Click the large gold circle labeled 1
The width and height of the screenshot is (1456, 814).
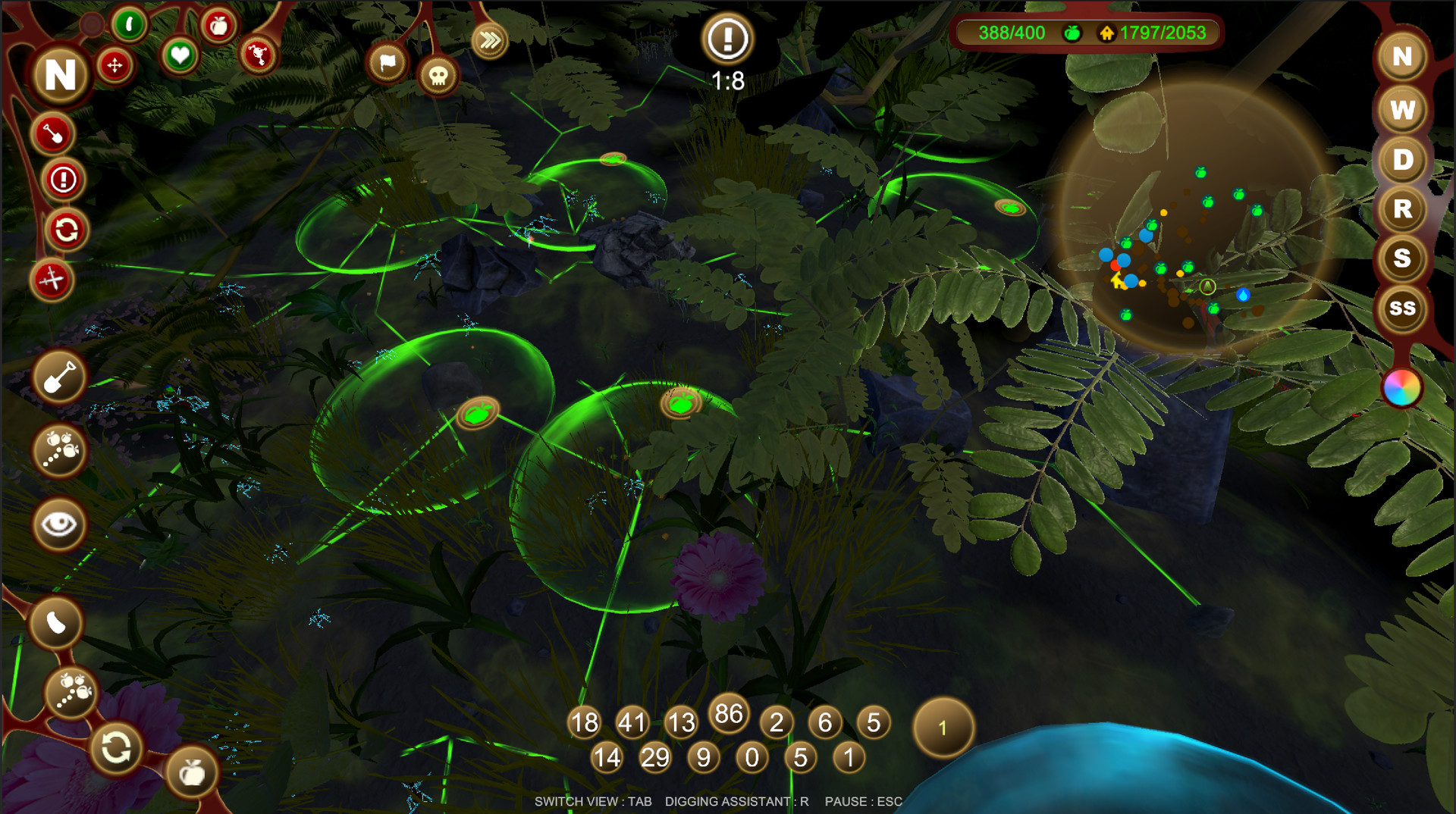(943, 728)
